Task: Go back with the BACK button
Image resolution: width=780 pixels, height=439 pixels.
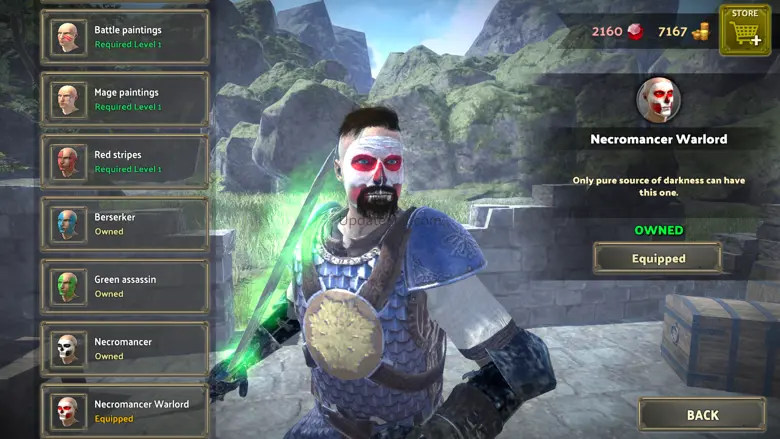Action: (702, 415)
